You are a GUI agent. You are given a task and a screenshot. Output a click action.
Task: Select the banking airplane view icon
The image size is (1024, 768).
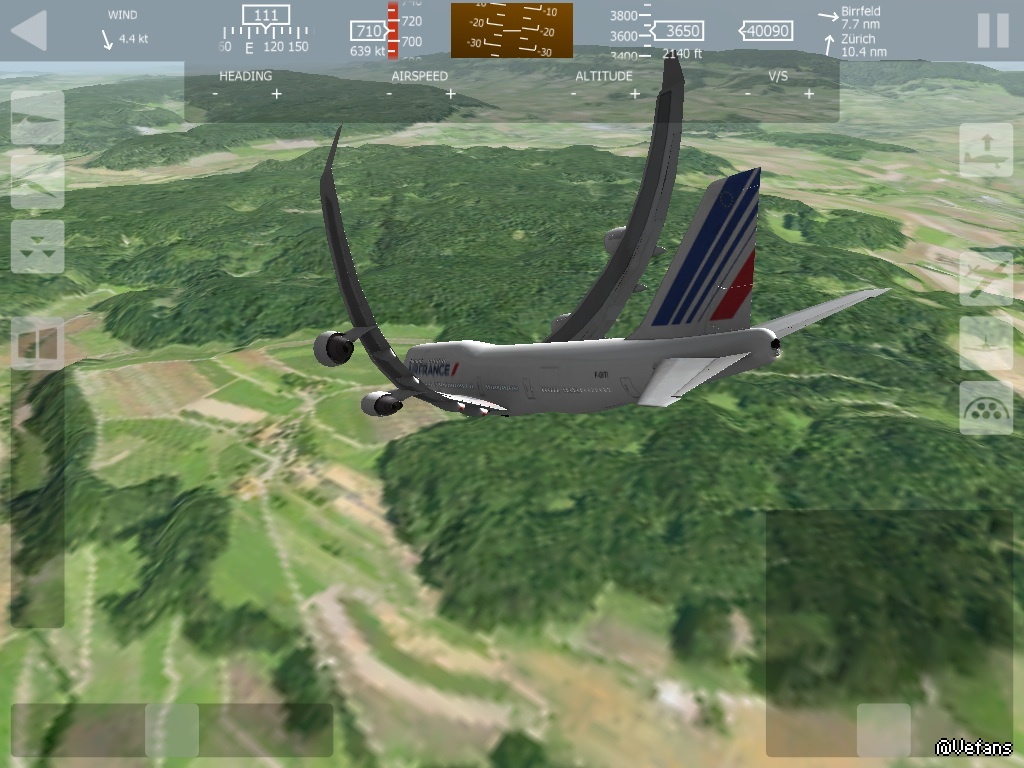(986, 278)
